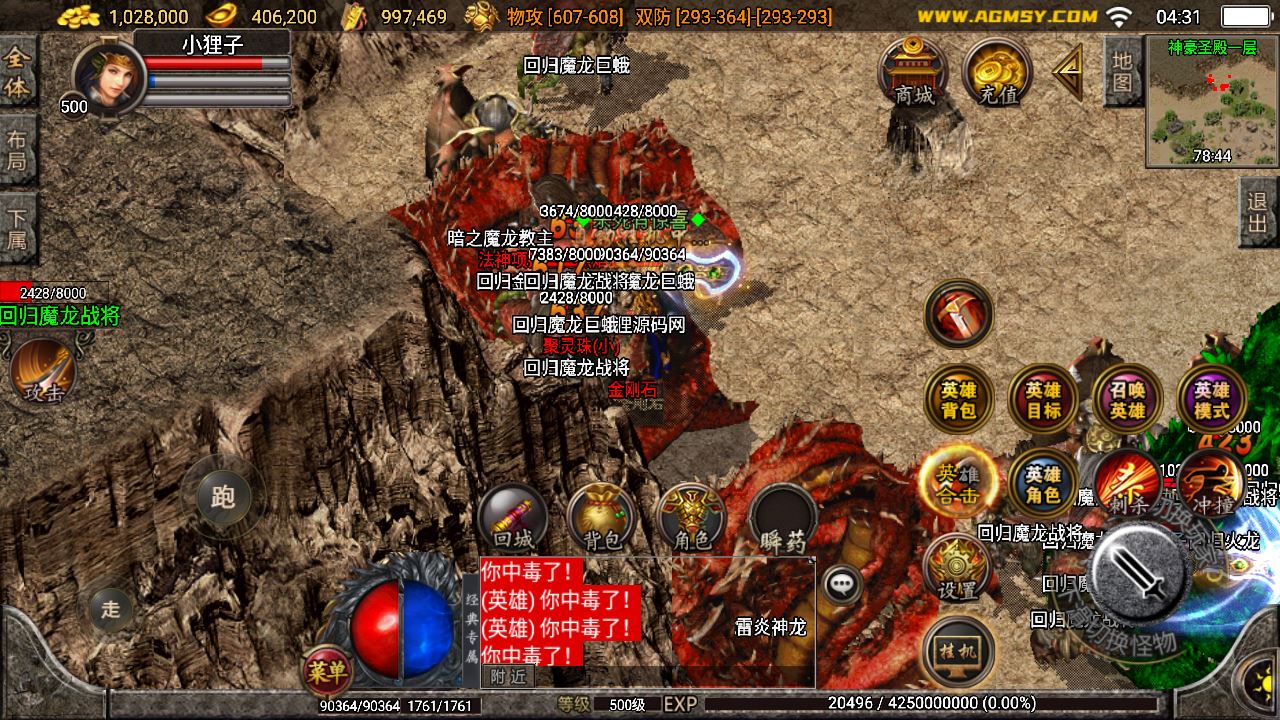
Task: Start 挂机 auto-battle
Action: 957,652
